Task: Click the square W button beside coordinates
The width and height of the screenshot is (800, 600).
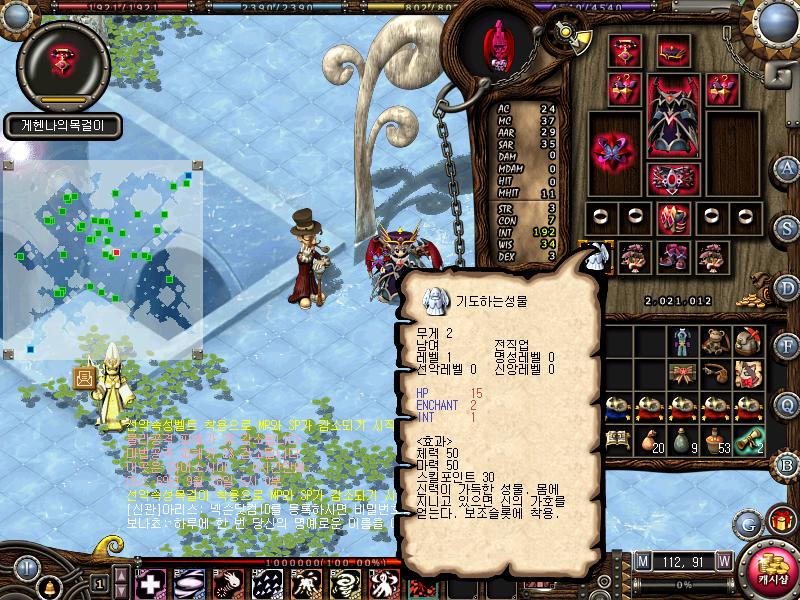Action: click(724, 560)
